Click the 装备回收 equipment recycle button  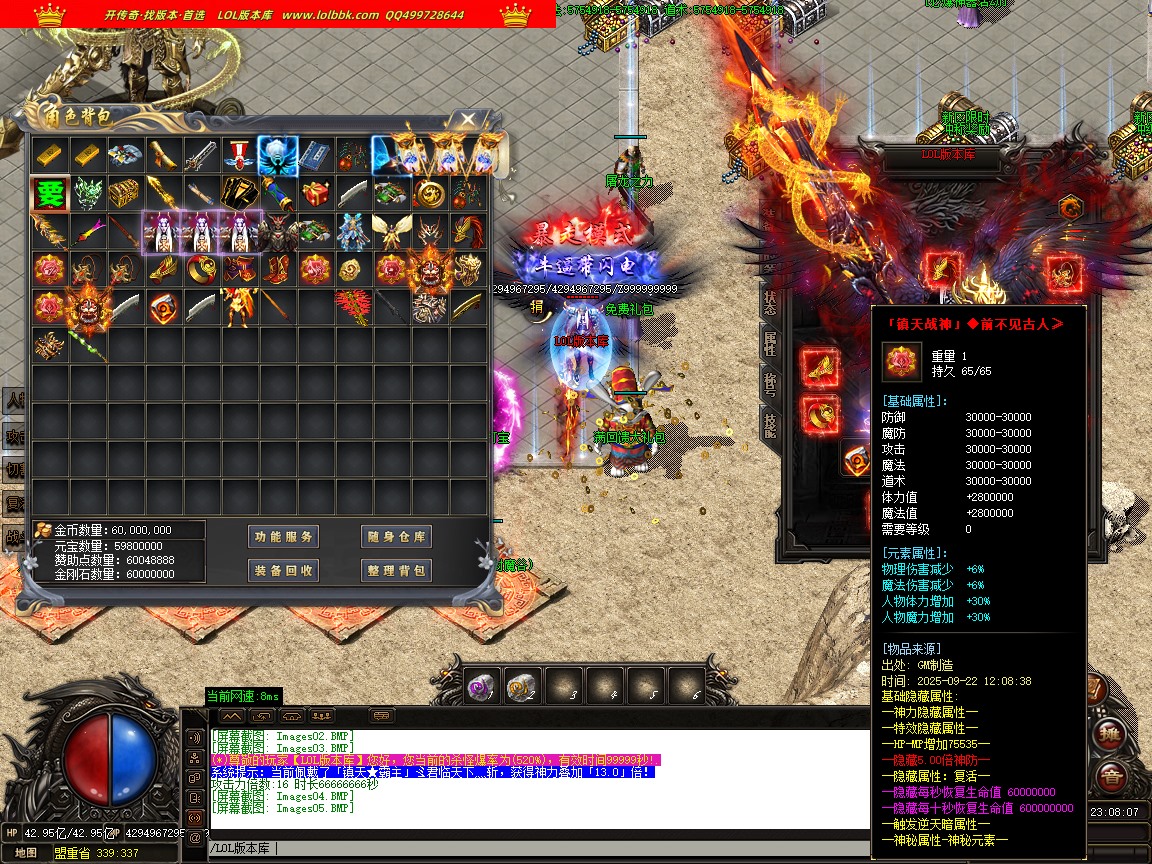point(284,570)
